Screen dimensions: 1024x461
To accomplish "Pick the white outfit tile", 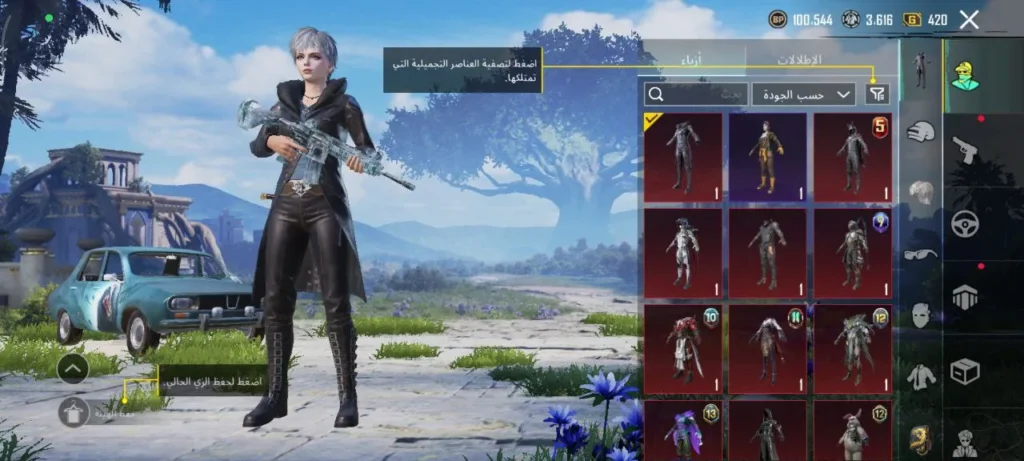I will (683, 252).
